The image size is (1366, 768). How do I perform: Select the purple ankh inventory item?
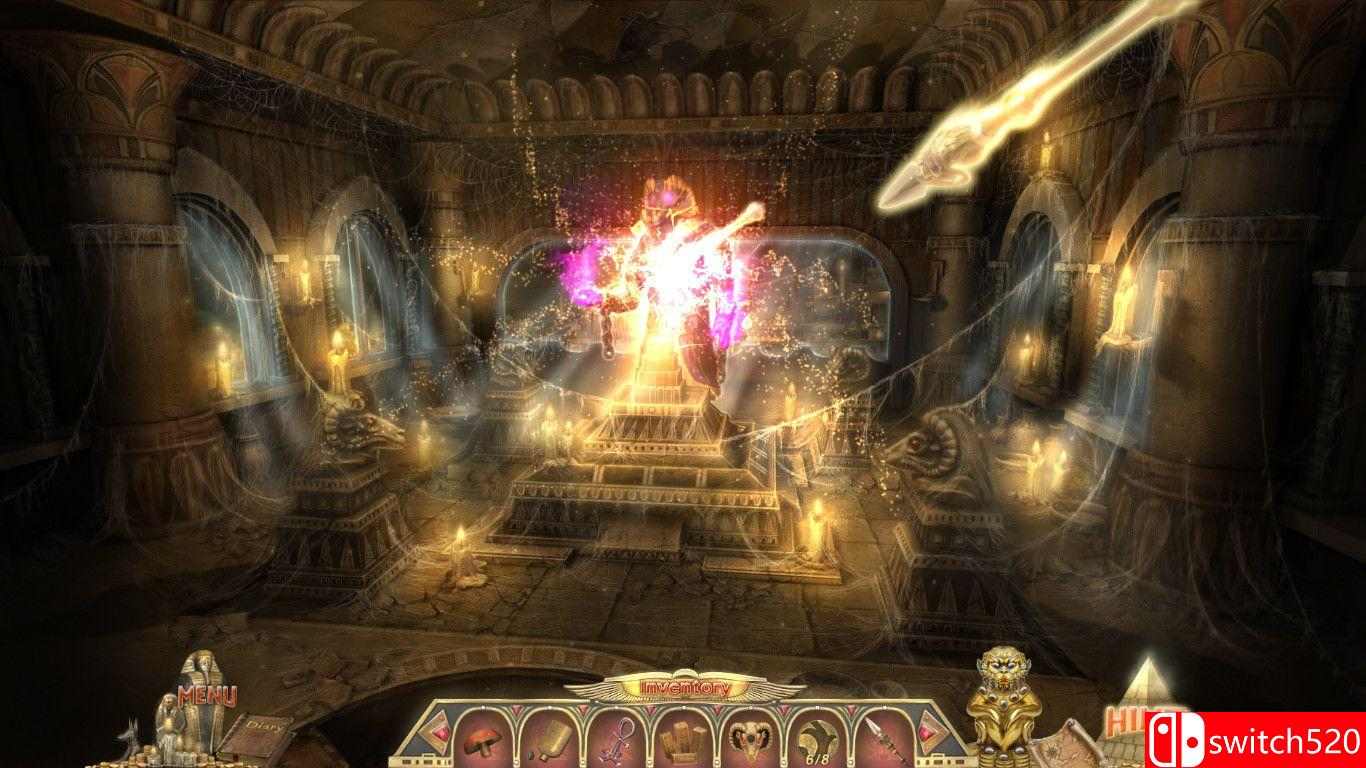coord(614,740)
